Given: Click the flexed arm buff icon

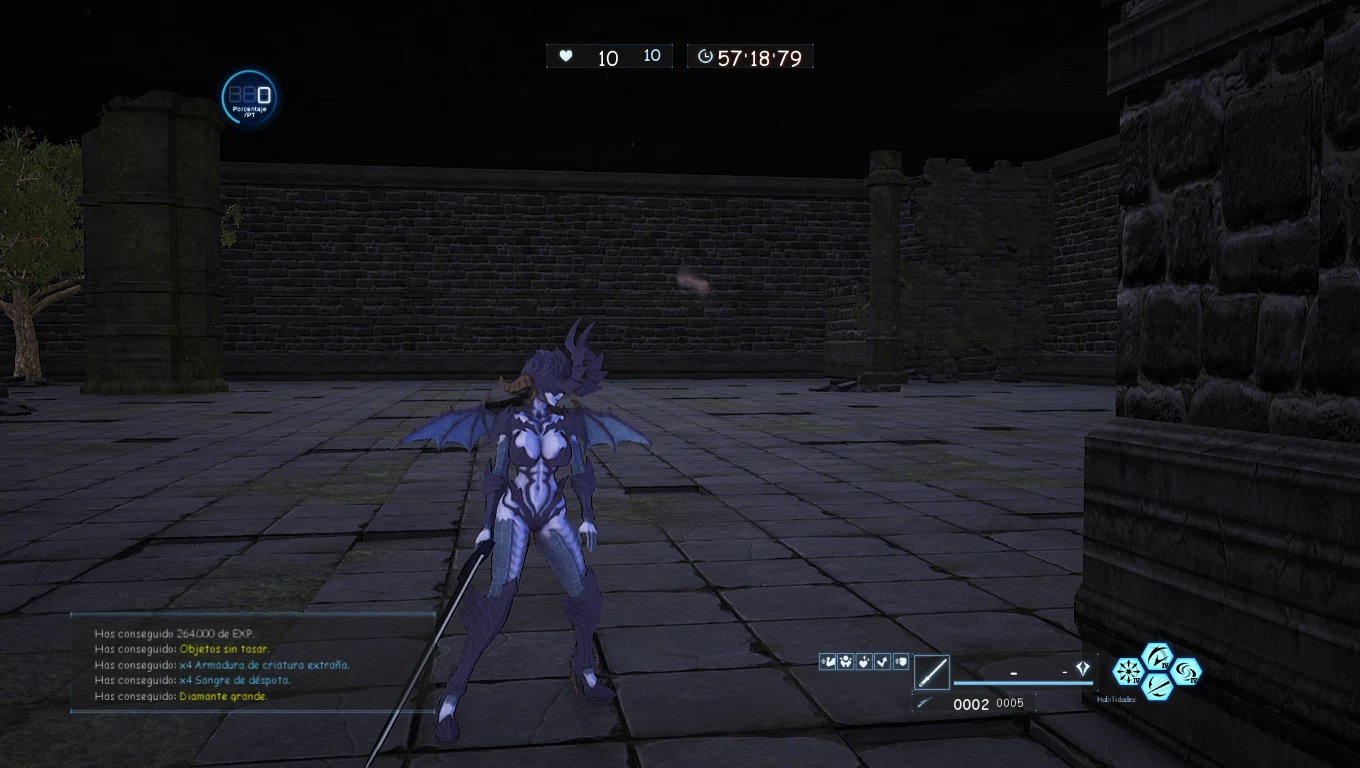Looking at the screenshot, I should coord(827,661).
